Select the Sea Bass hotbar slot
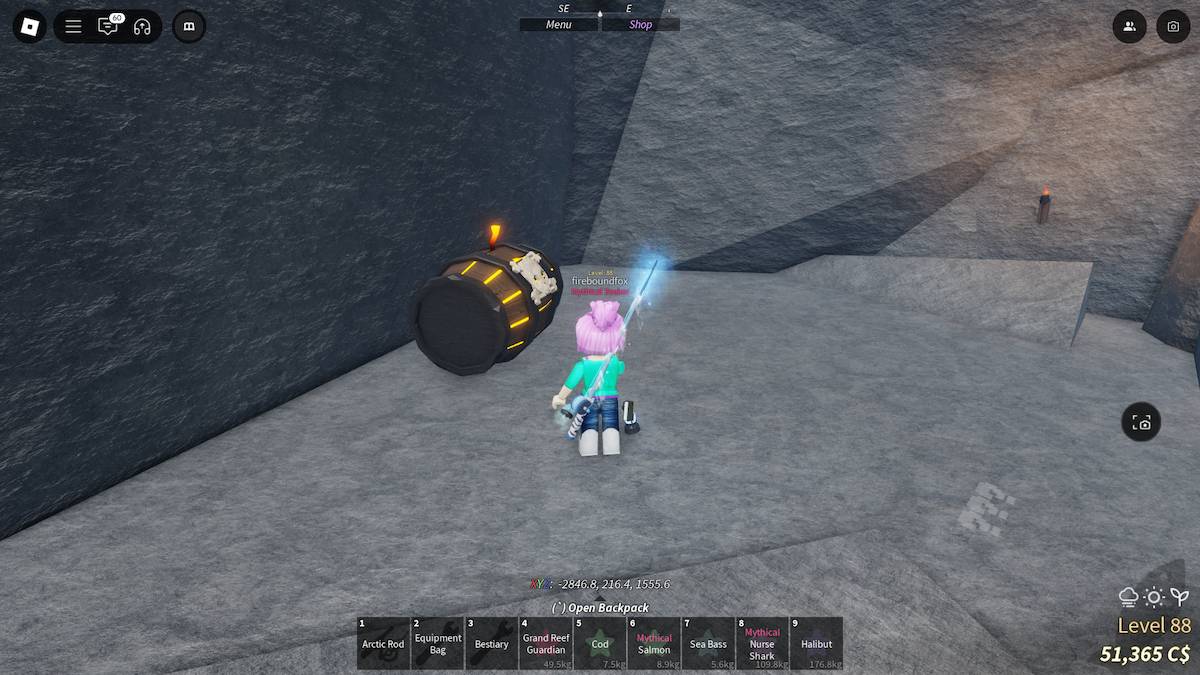Image resolution: width=1200 pixels, height=675 pixels. pos(708,643)
